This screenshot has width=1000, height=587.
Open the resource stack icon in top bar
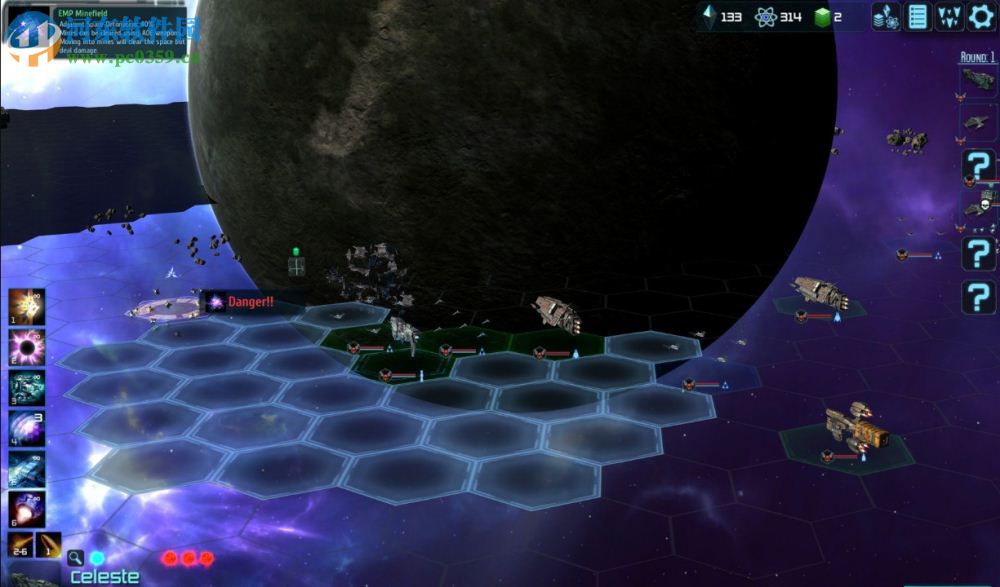pos(886,16)
